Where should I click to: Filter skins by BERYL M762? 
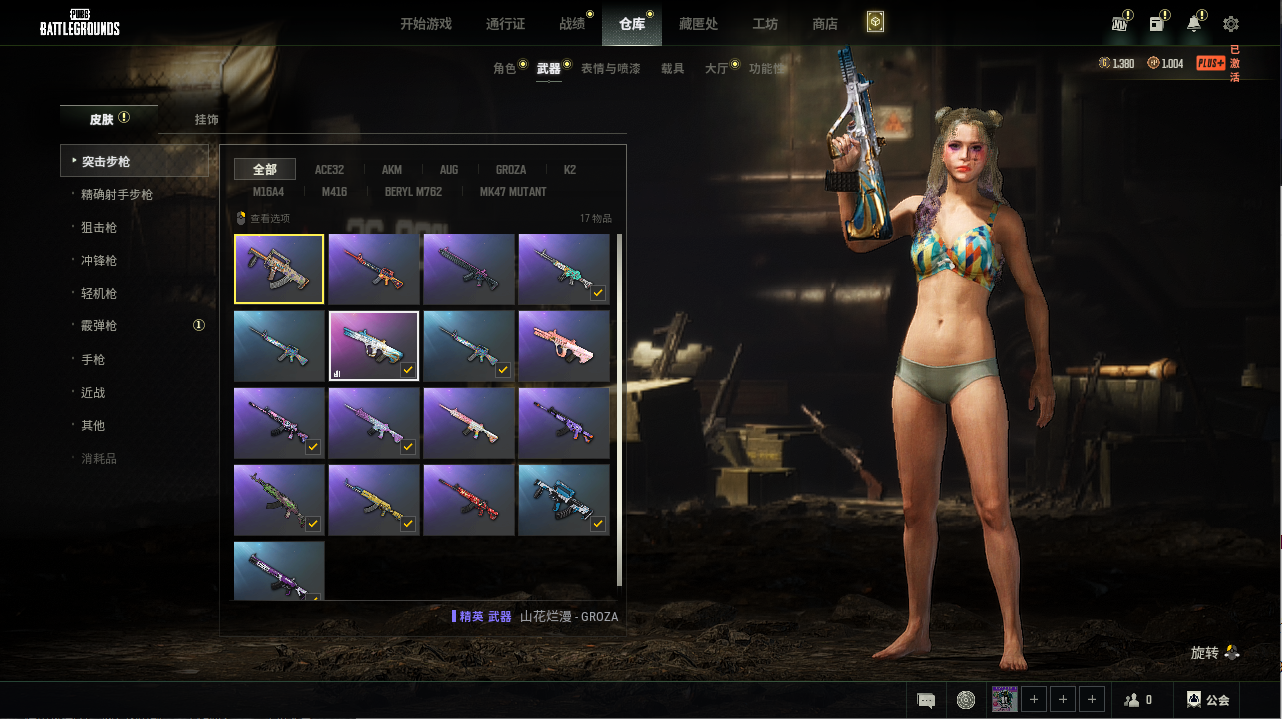pos(413,192)
